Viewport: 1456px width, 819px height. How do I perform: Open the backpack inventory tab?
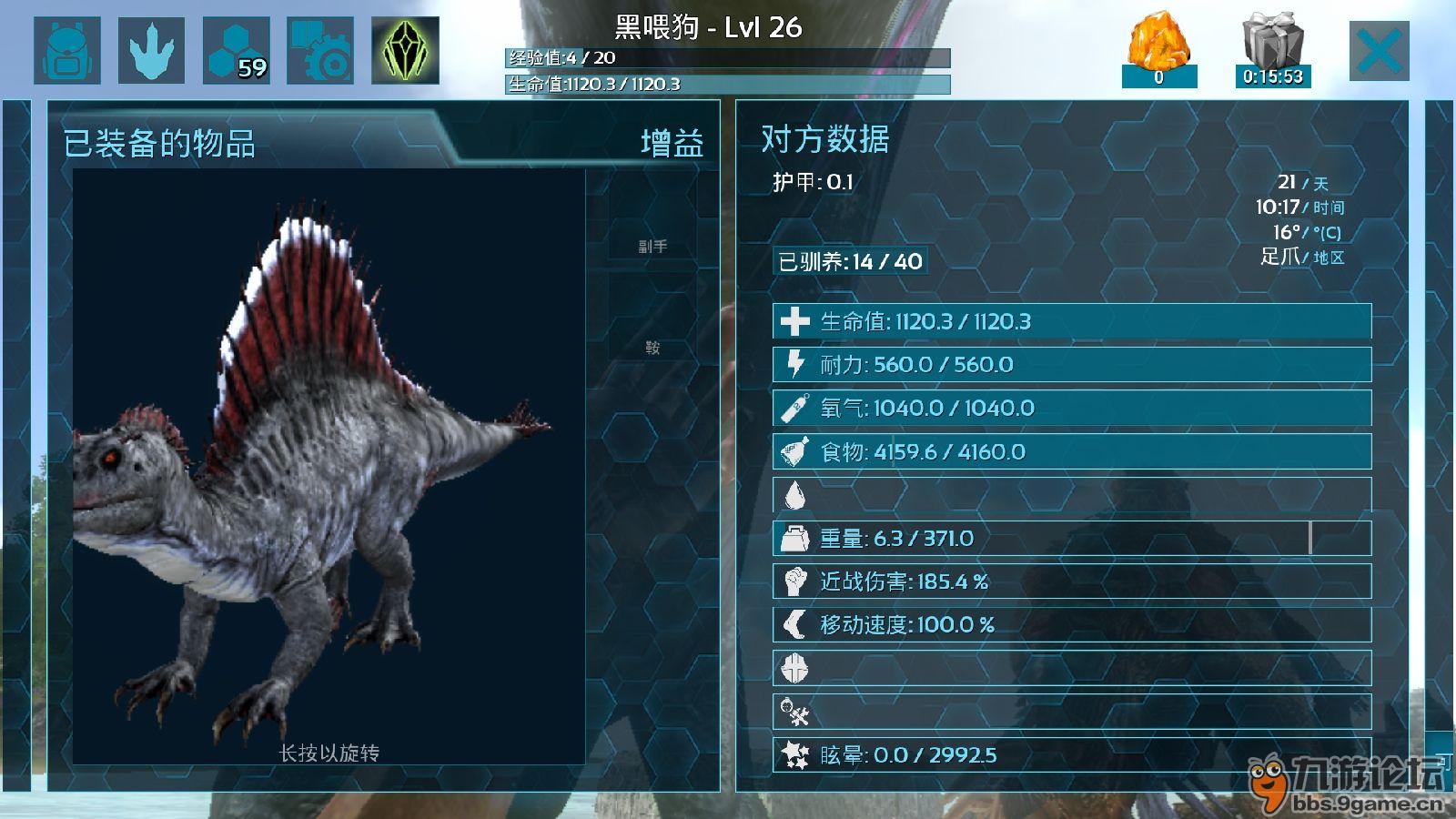tap(66, 51)
